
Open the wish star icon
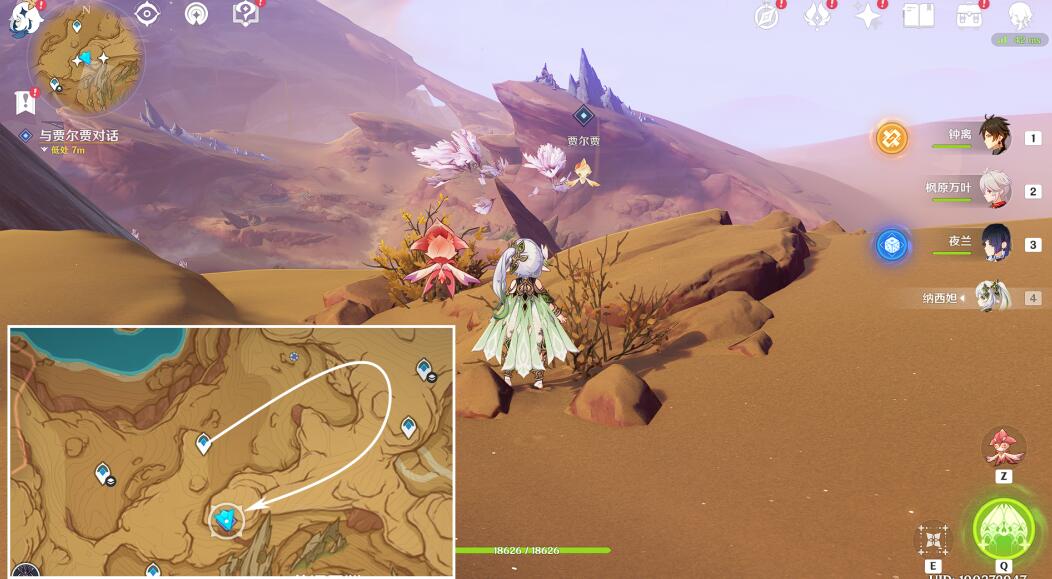(x=869, y=16)
